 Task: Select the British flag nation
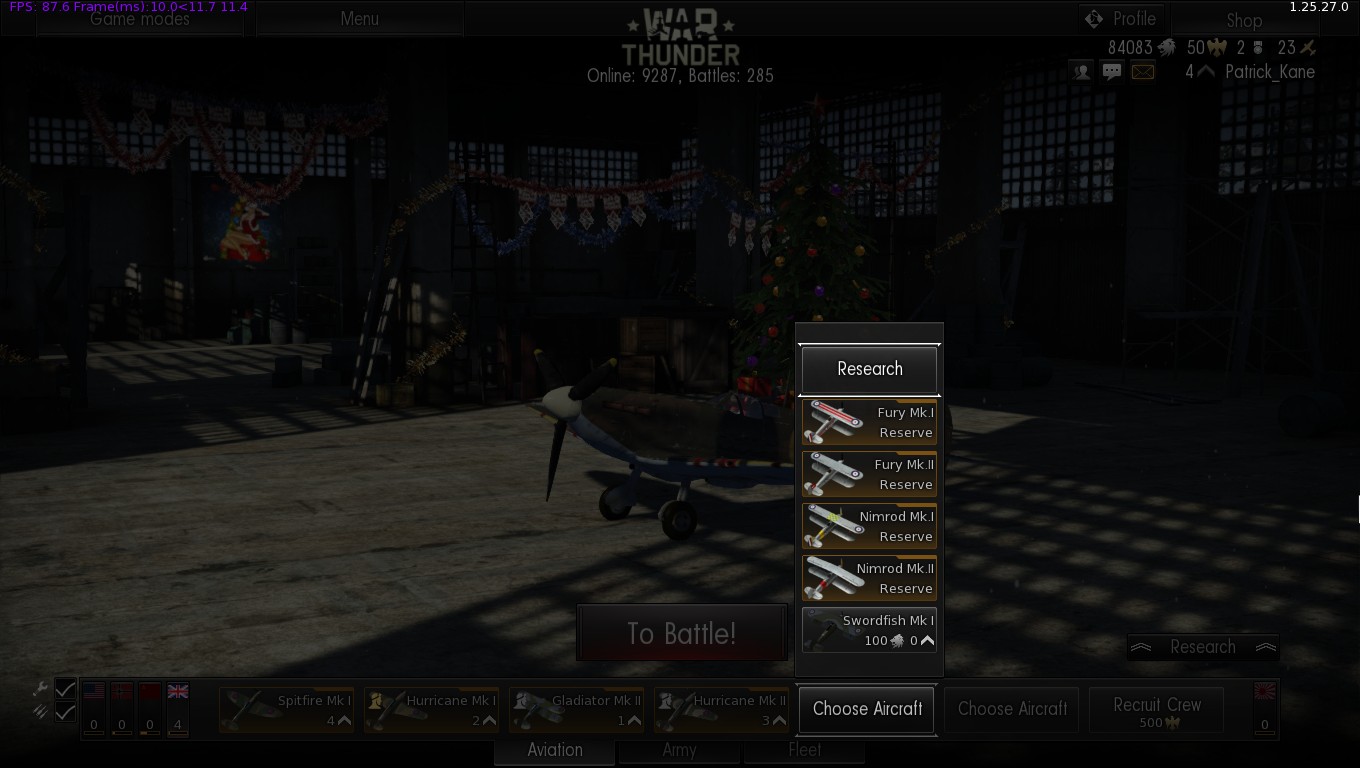coord(178,692)
